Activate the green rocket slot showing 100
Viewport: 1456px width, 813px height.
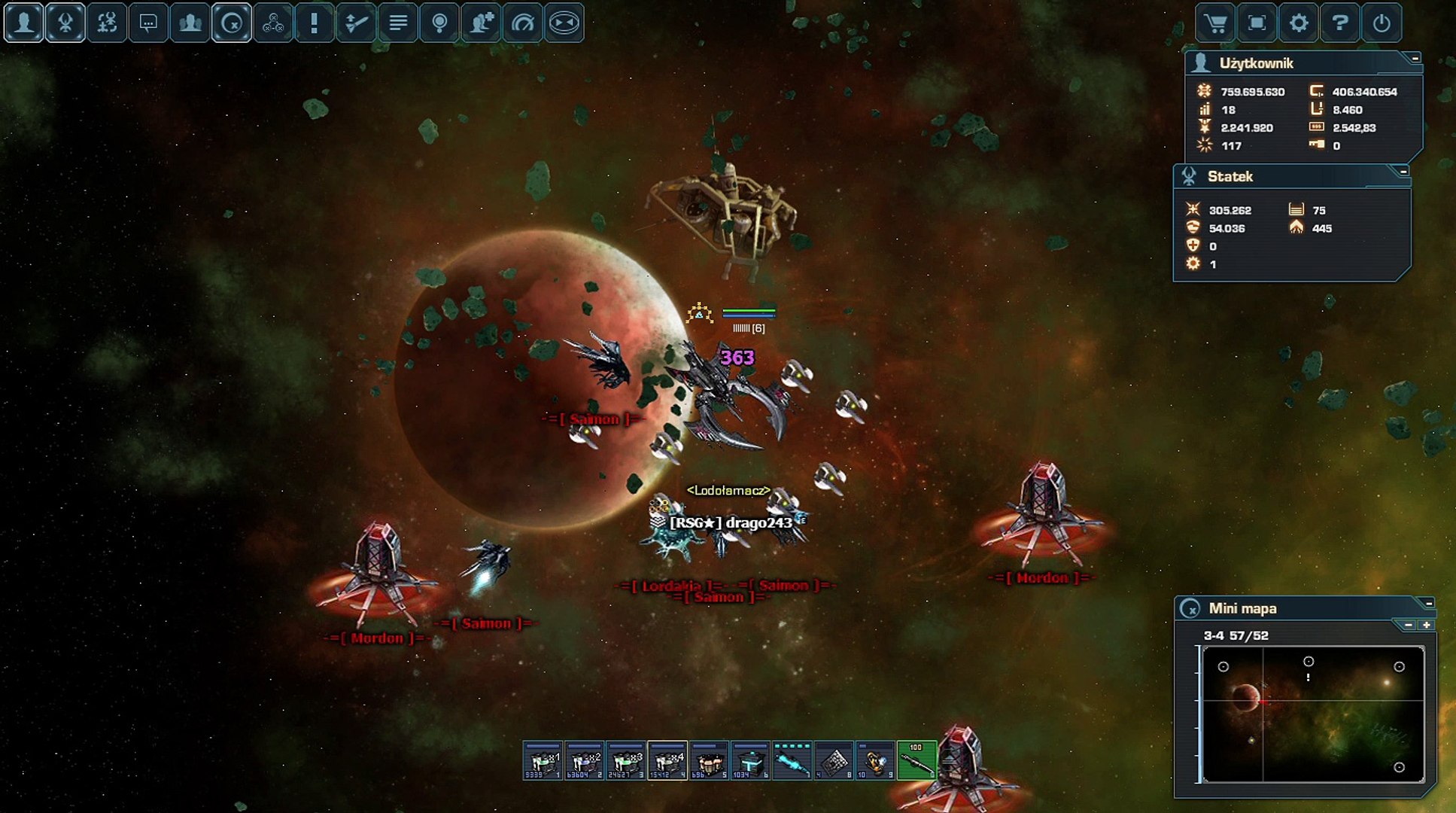point(916,760)
